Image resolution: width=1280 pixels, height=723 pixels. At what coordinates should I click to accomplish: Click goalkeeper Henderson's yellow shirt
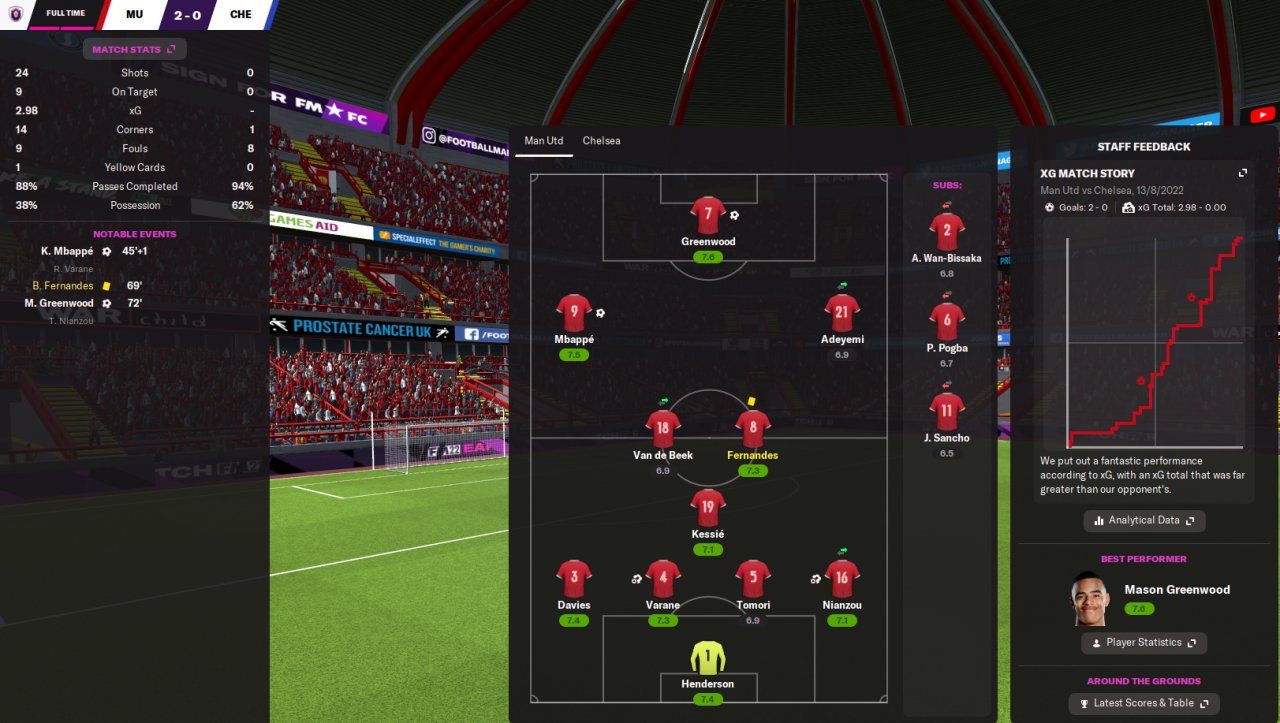(707, 657)
